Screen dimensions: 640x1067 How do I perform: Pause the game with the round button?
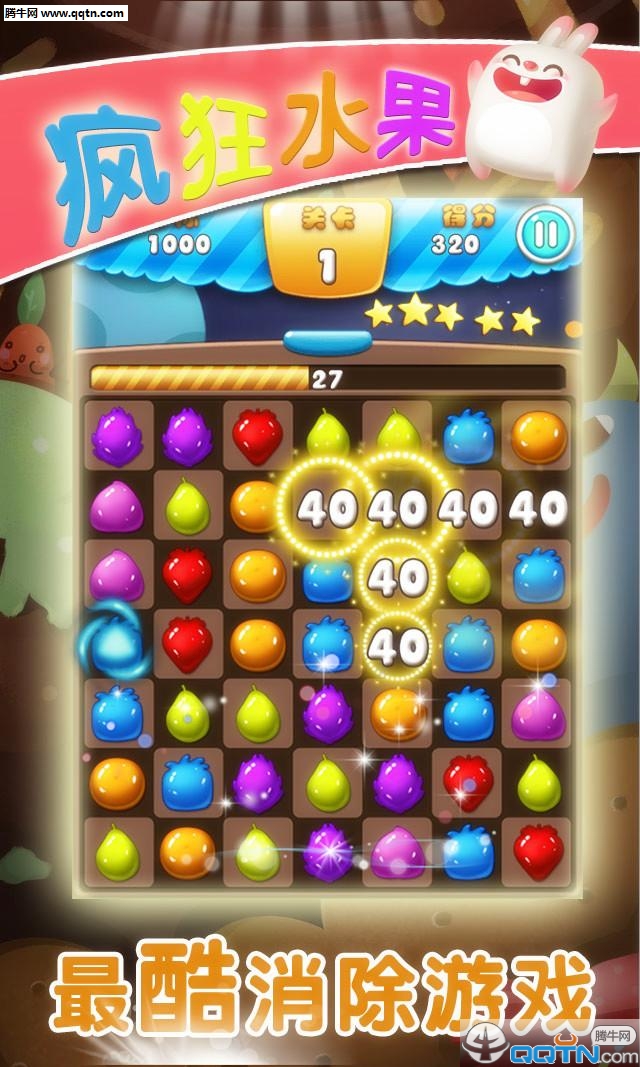(545, 235)
